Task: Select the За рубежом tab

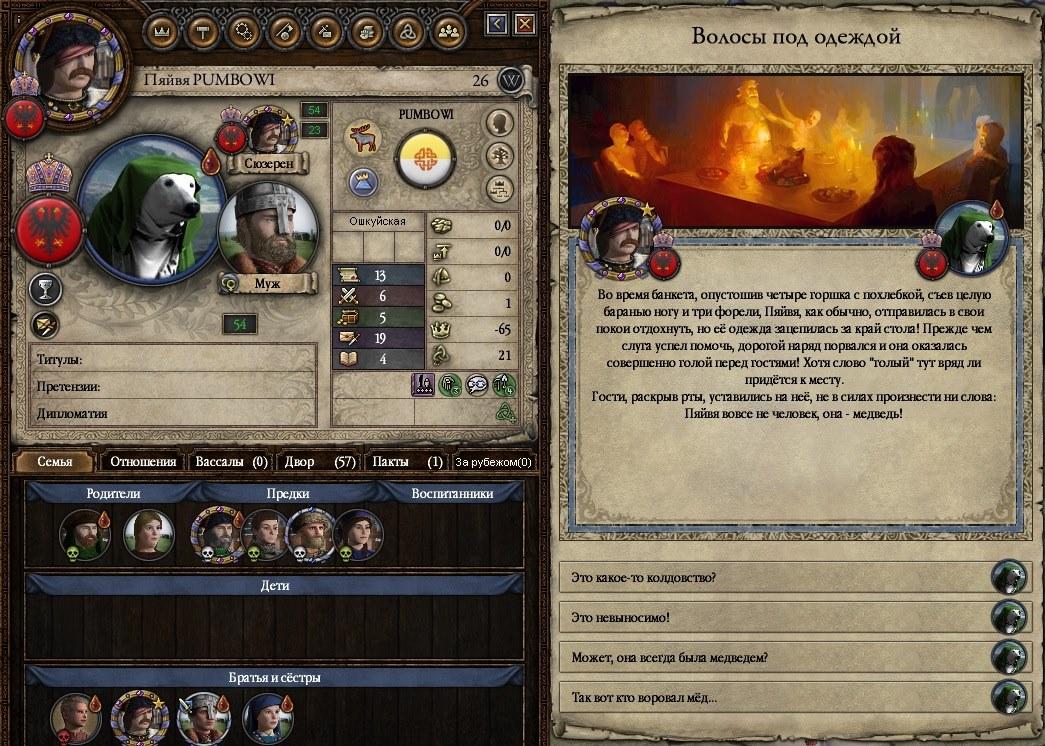Action: (x=493, y=462)
